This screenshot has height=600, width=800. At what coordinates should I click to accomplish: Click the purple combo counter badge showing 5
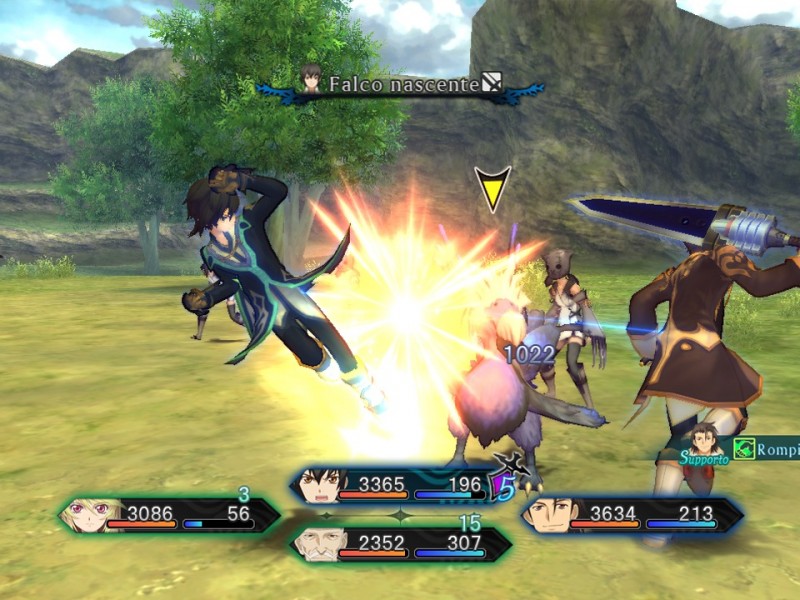tap(506, 487)
